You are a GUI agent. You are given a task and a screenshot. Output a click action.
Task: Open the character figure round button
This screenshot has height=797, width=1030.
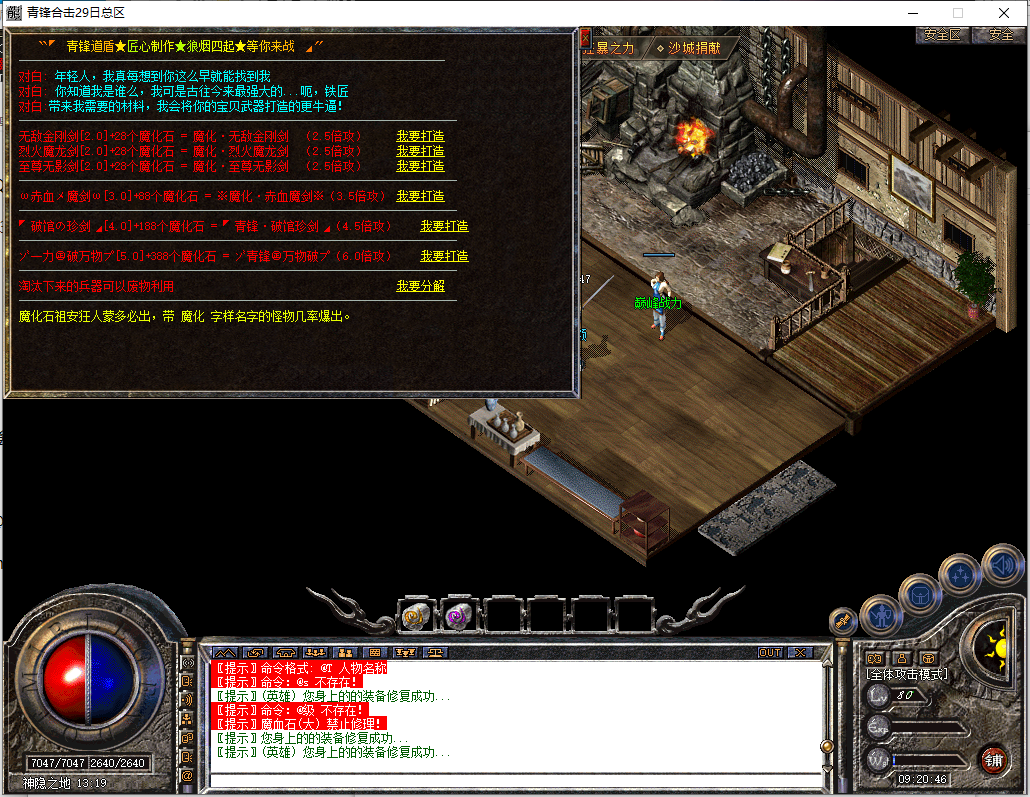pos(881,615)
